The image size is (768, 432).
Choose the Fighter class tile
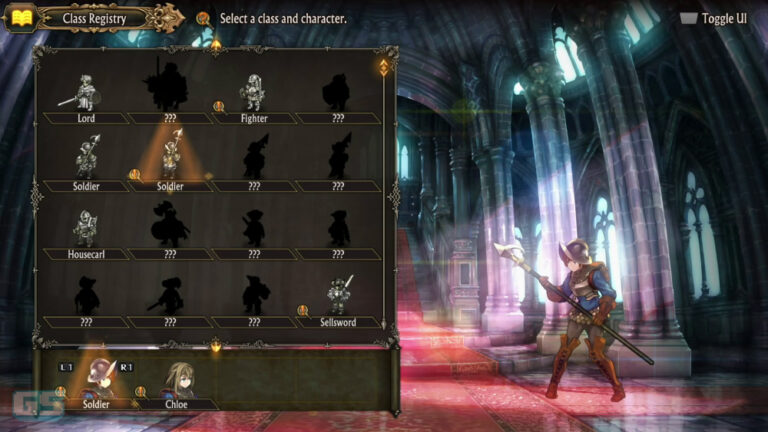[x=254, y=97]
